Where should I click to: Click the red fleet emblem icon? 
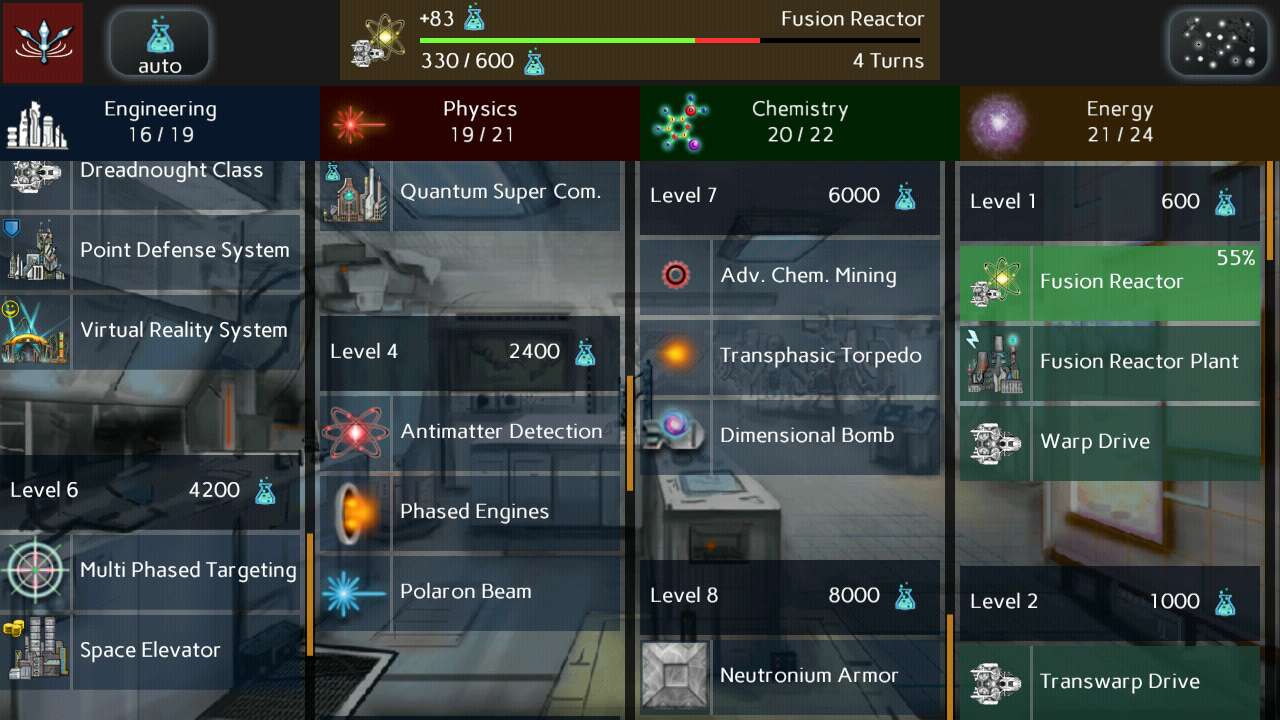coord(43,43)
